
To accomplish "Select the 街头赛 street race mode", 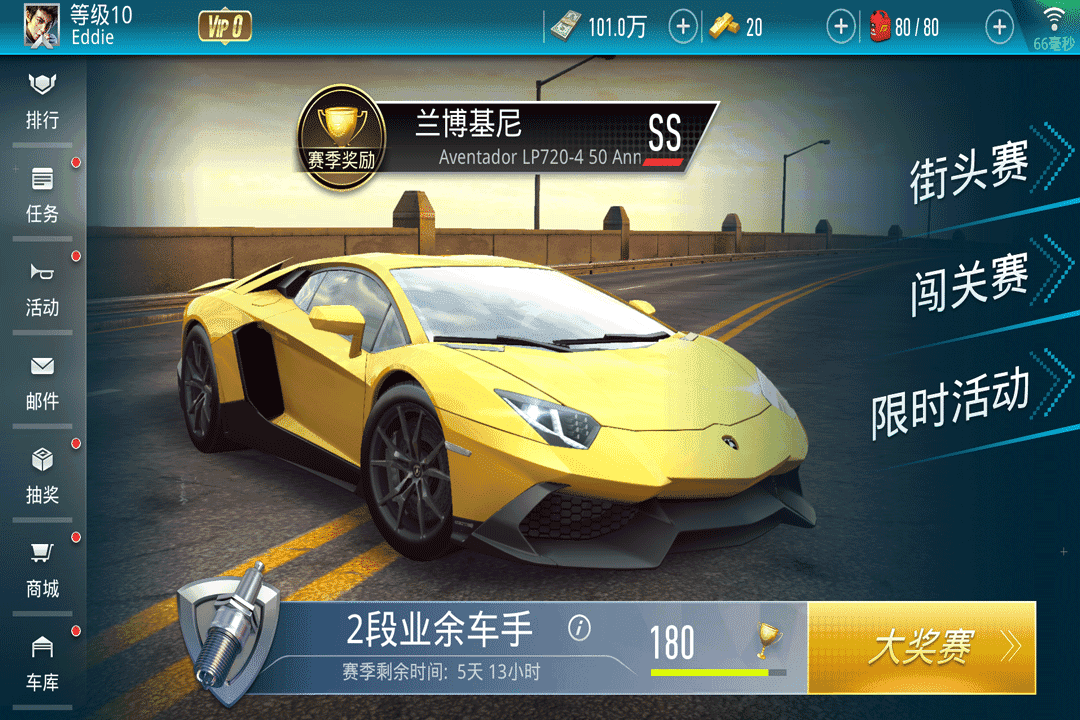I will pyautogui.click(x=970, y=172).
